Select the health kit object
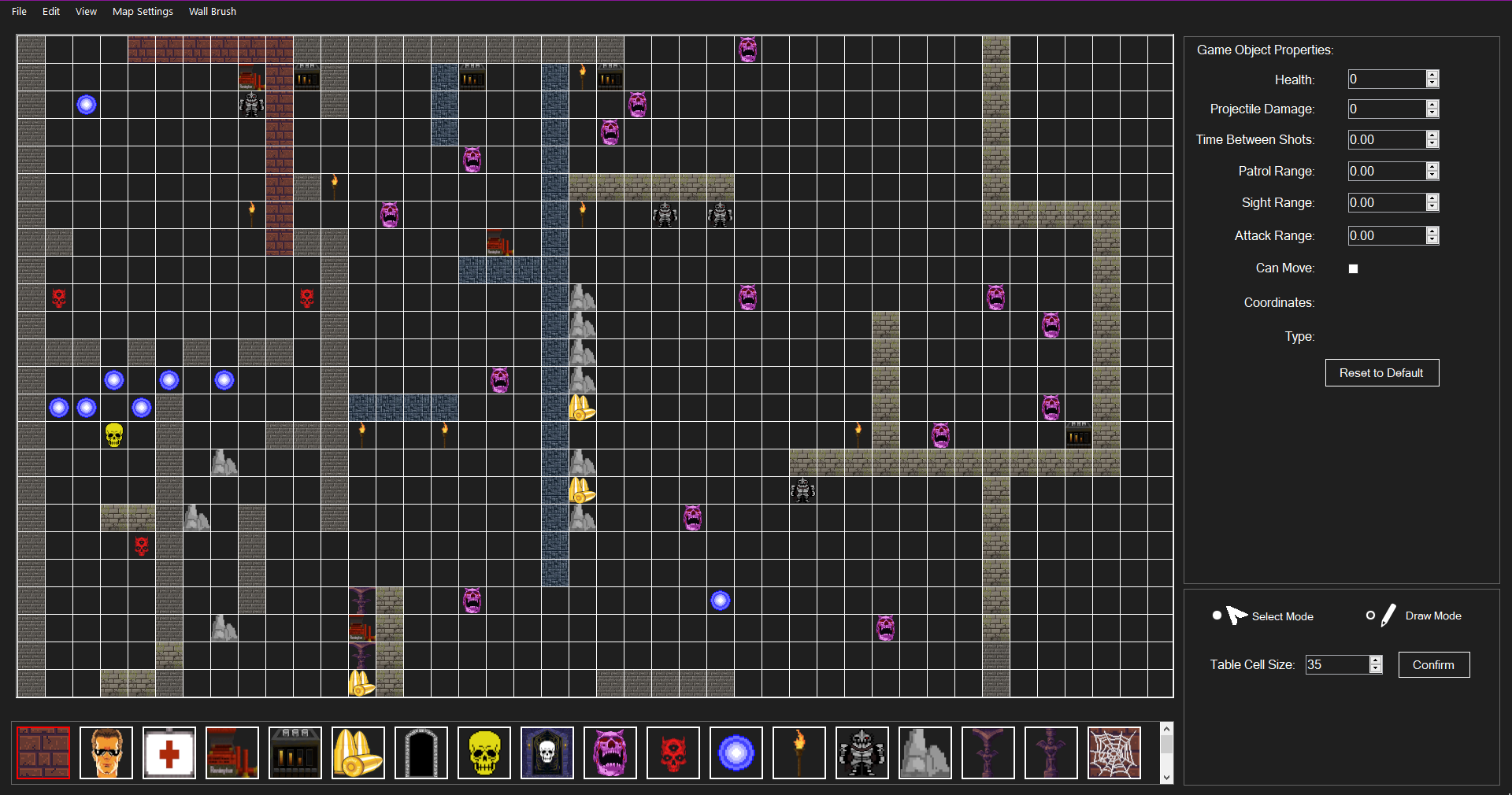 [x=169, y=752]
